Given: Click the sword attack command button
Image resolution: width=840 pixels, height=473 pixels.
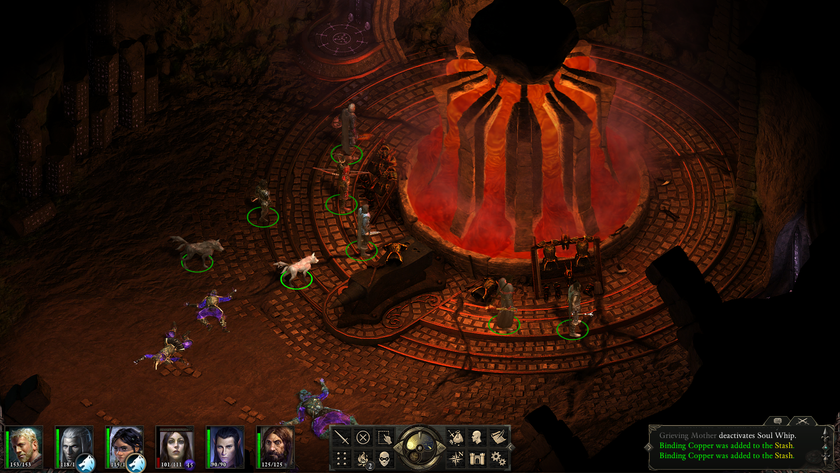Looking at the screenshot, I should [343, 437].
